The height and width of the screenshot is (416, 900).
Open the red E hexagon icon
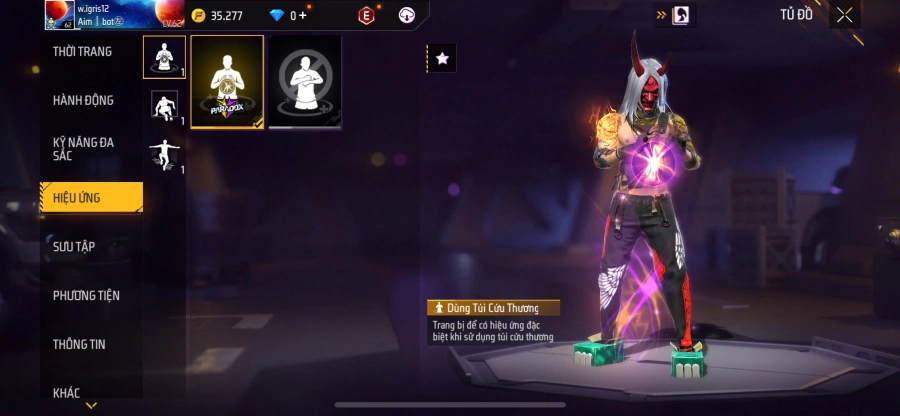[366, 15]
